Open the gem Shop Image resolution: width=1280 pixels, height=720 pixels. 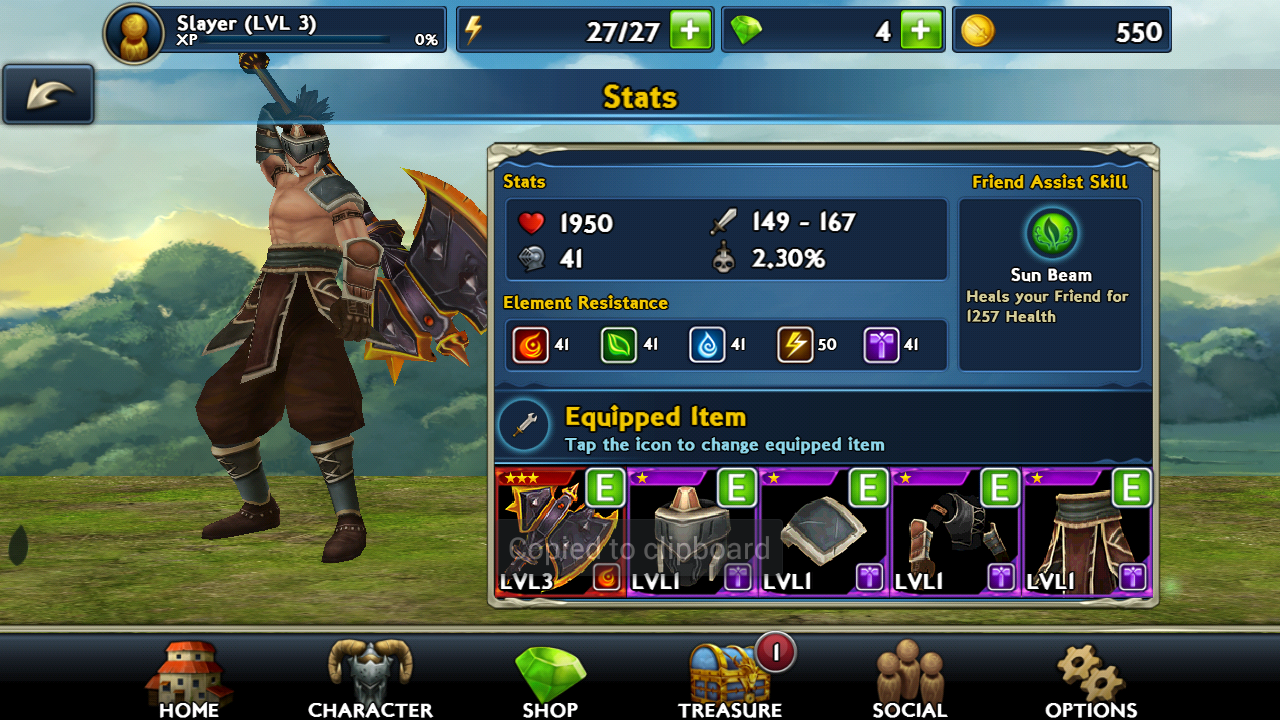[550, 680]
